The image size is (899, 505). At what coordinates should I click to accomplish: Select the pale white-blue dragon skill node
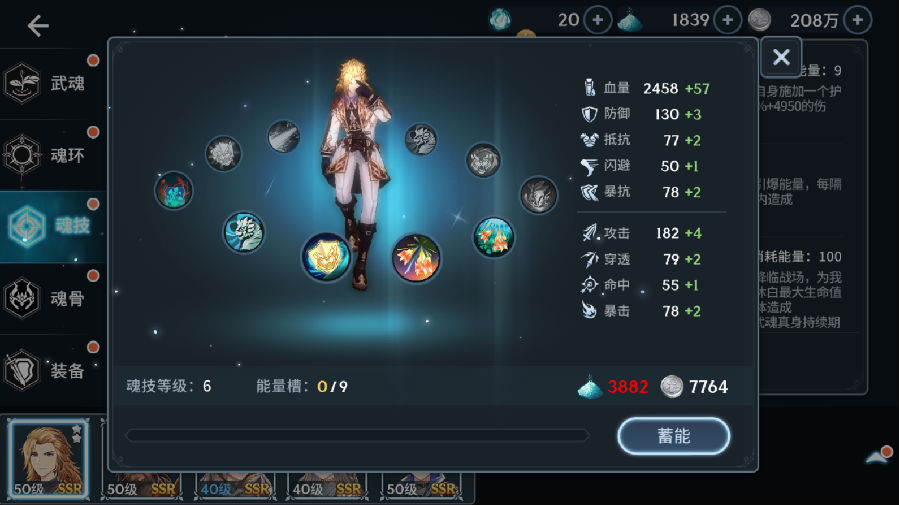tap(243, 232)
